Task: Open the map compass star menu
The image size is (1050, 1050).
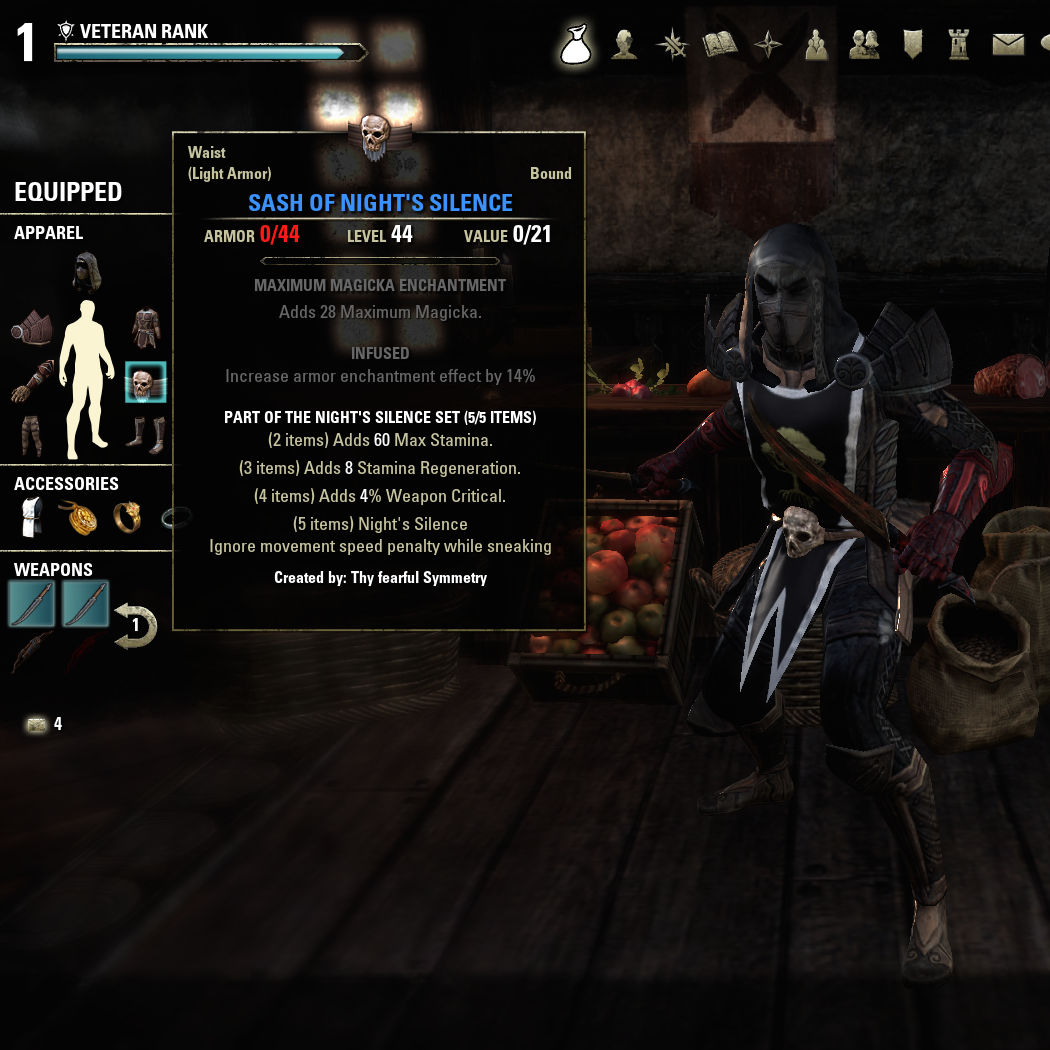Action: pyautogui.click(x=768, y=45)
